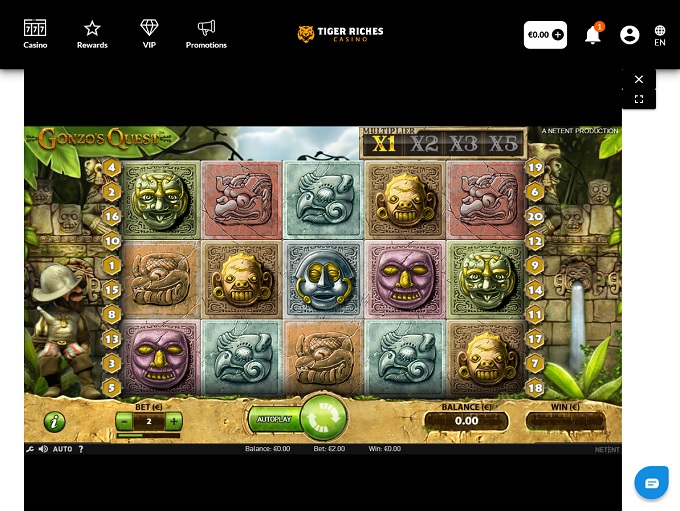Open the paytable info button

click(54, 421)
